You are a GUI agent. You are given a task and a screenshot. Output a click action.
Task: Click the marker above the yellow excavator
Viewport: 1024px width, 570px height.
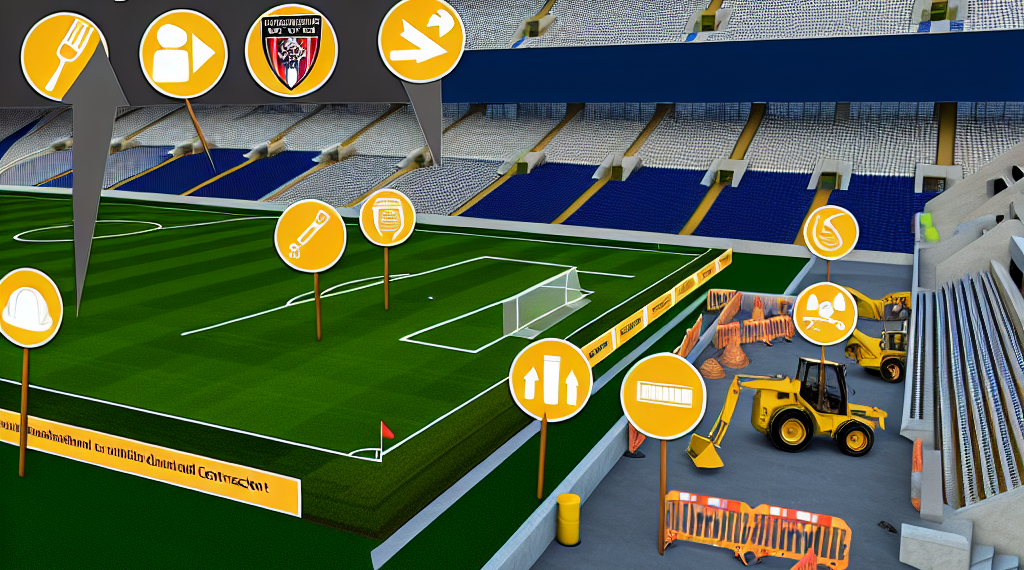pyautogui.click(x=825, y=313)
